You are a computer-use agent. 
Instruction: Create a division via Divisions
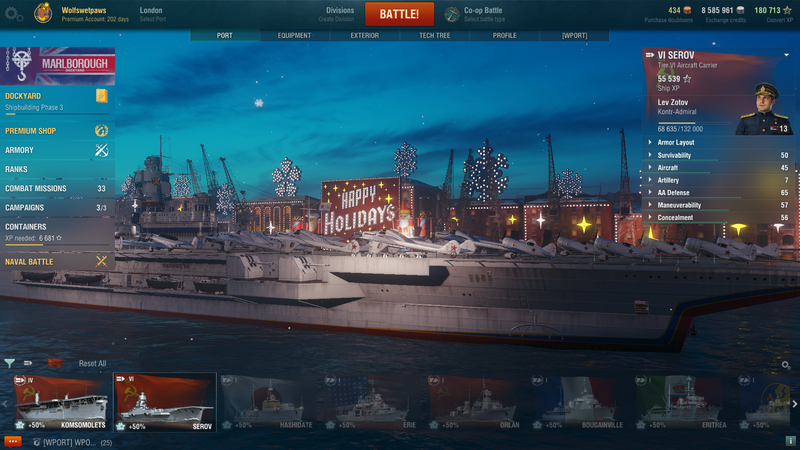(x=340, y=14)
